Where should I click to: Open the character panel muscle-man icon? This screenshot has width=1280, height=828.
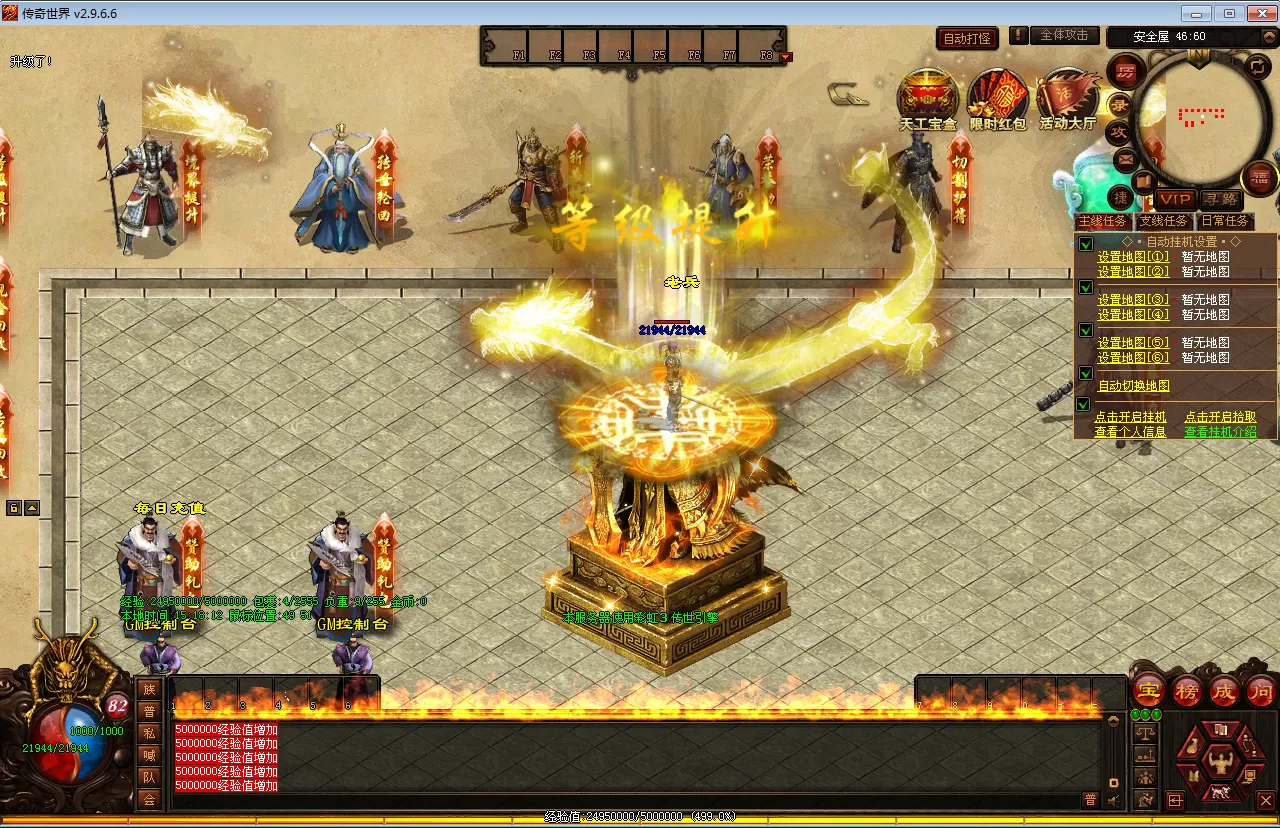coord(1219,763)
